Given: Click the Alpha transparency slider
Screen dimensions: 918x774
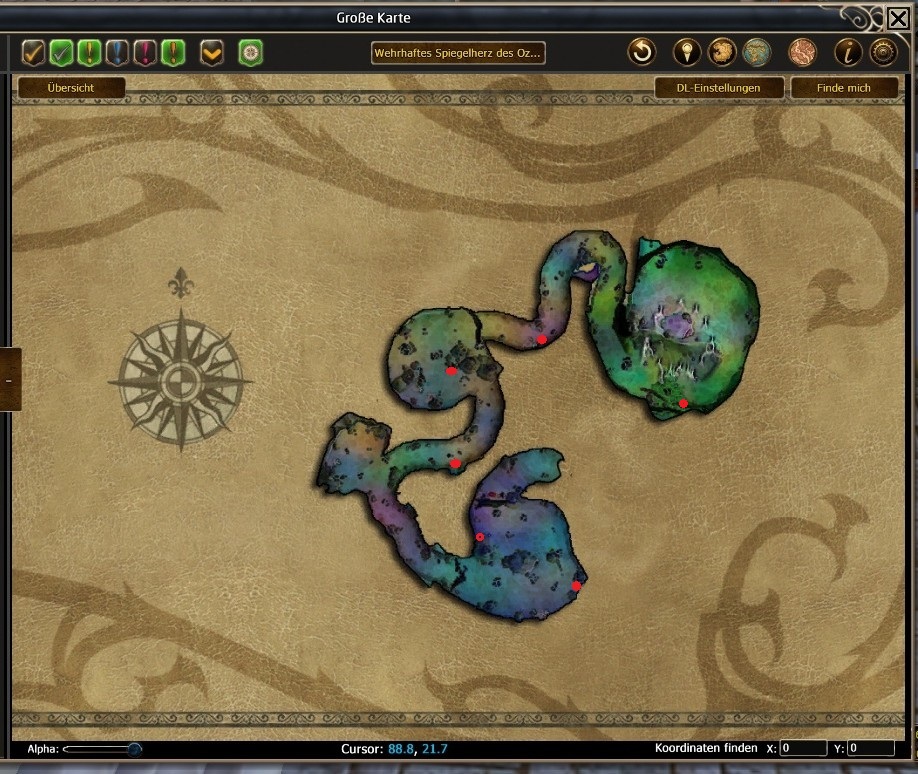Looking at the screenshot, I should click(101, 748).
